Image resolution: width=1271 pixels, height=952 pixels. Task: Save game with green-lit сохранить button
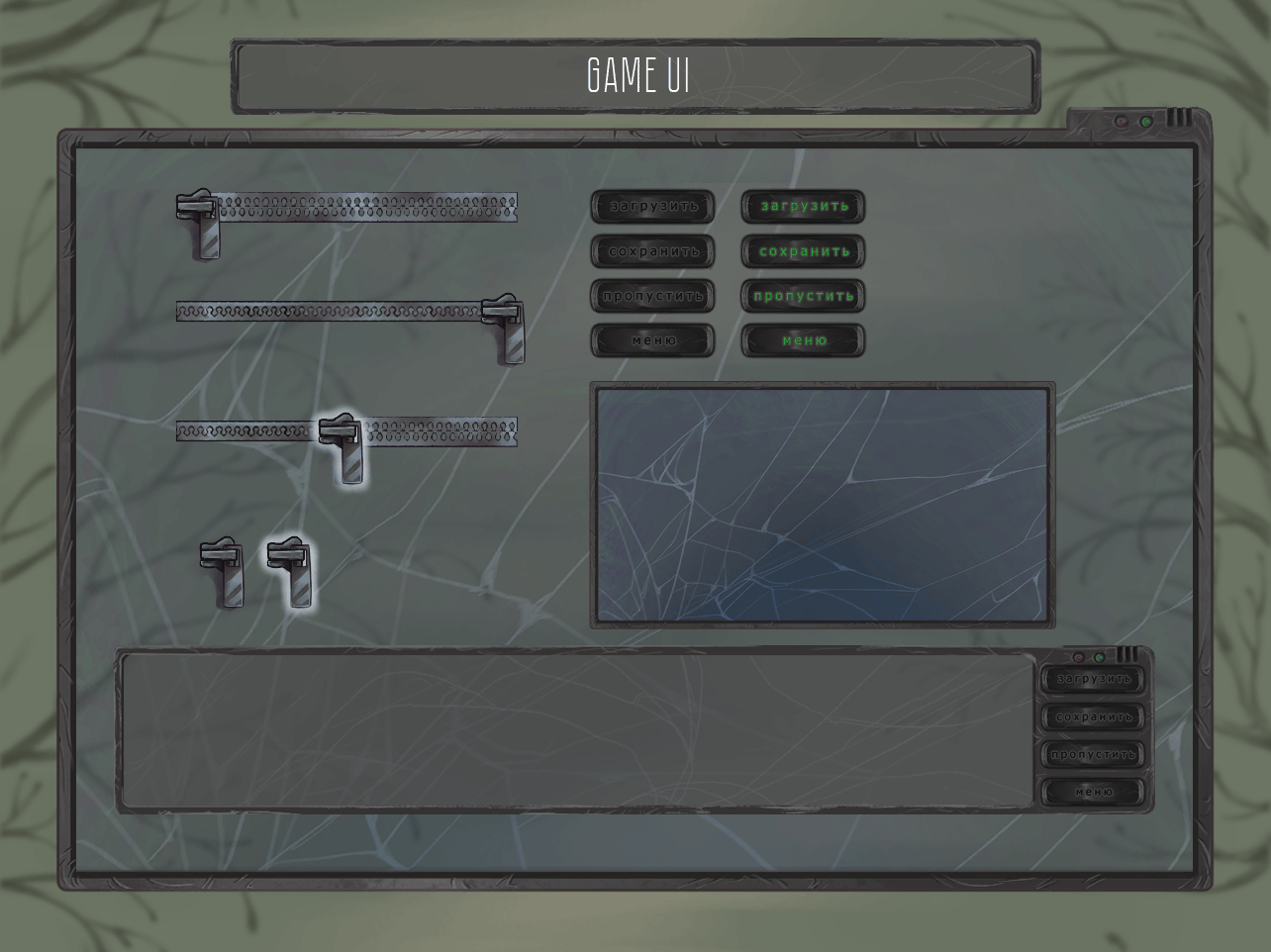click(x=803, y=251)
